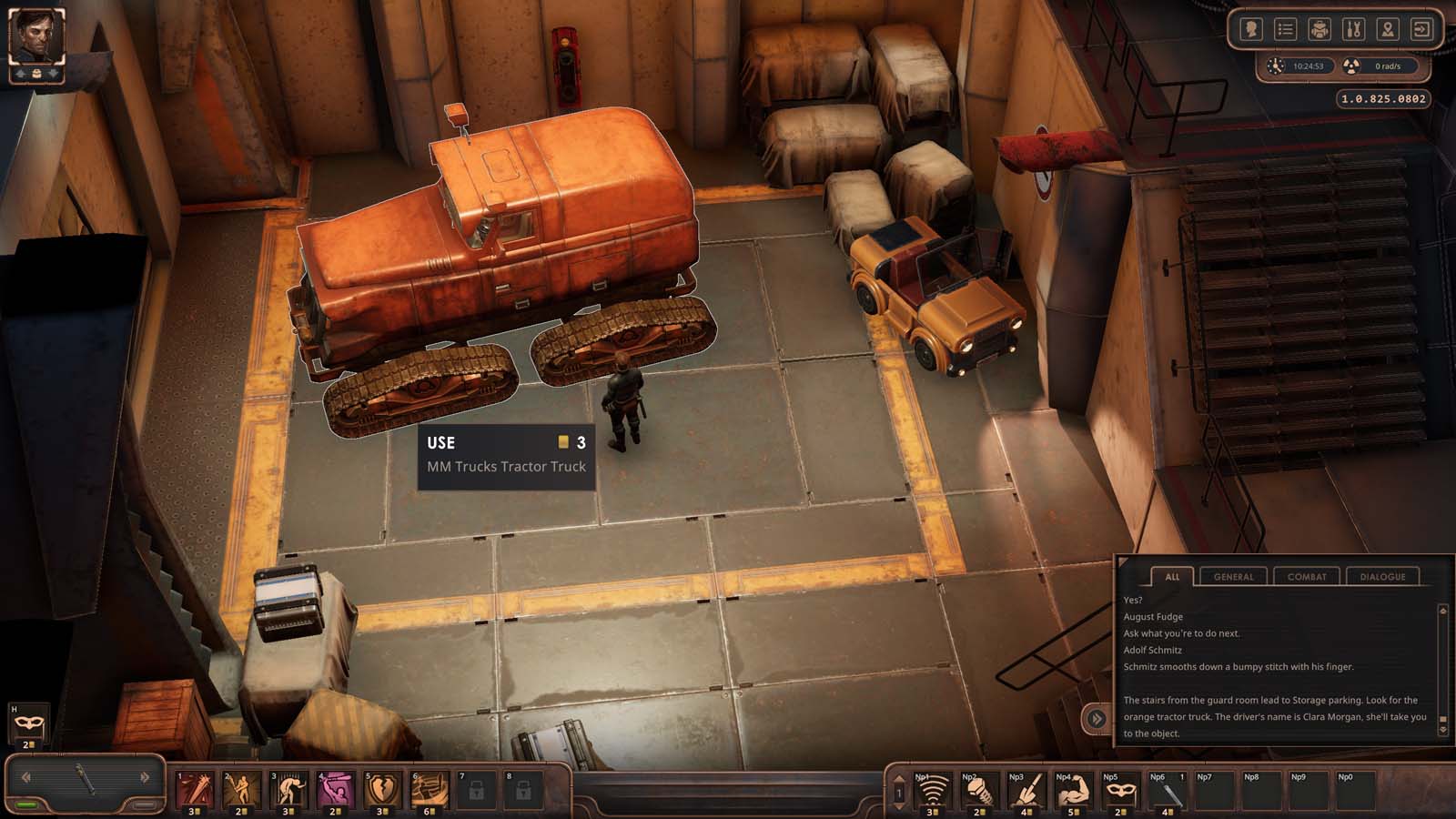Open the world map icon
Screen dimensions: 1456x819
click(1386, 29)
